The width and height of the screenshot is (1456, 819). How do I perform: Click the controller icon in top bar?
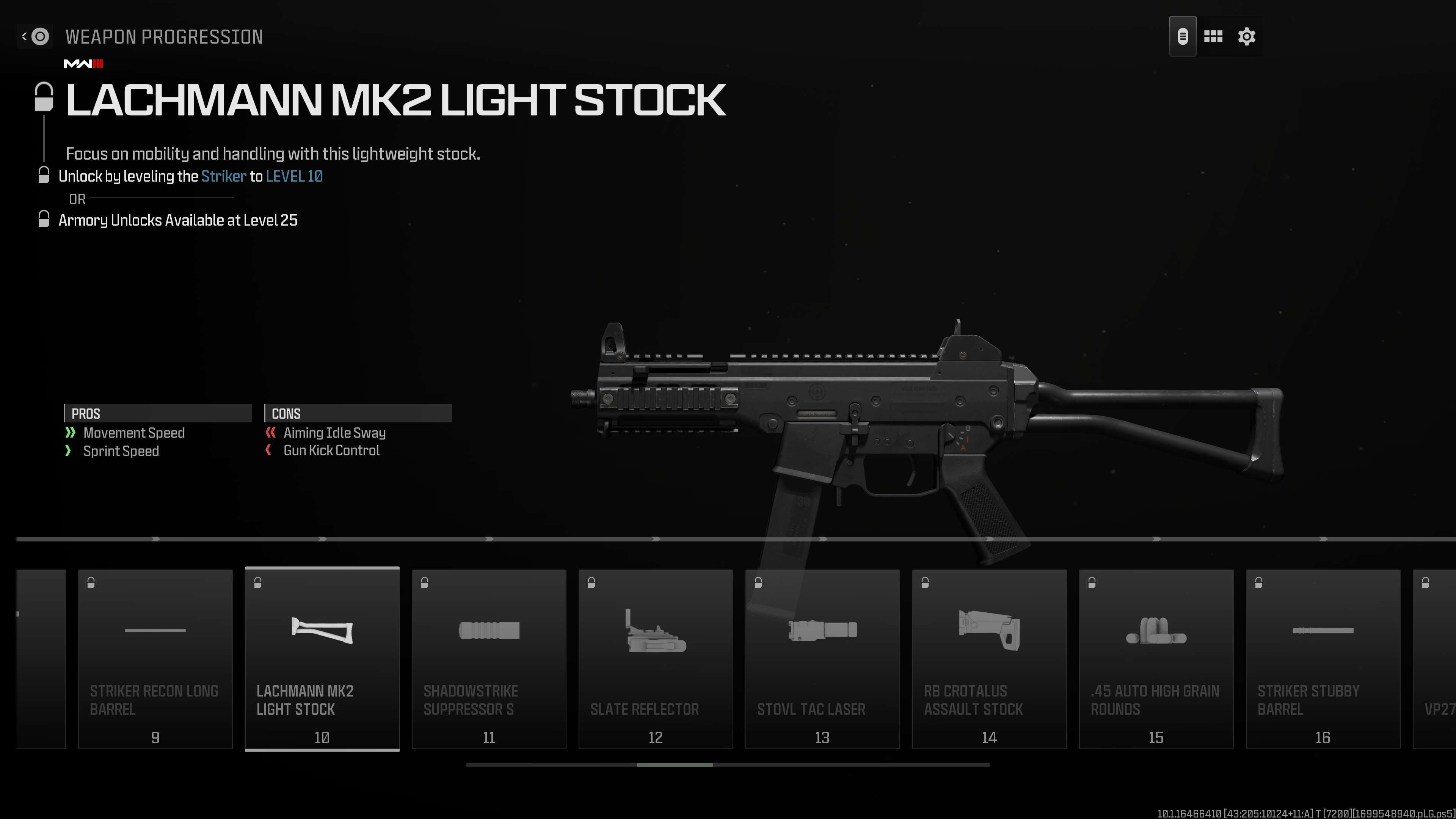tap(1183, 37)
